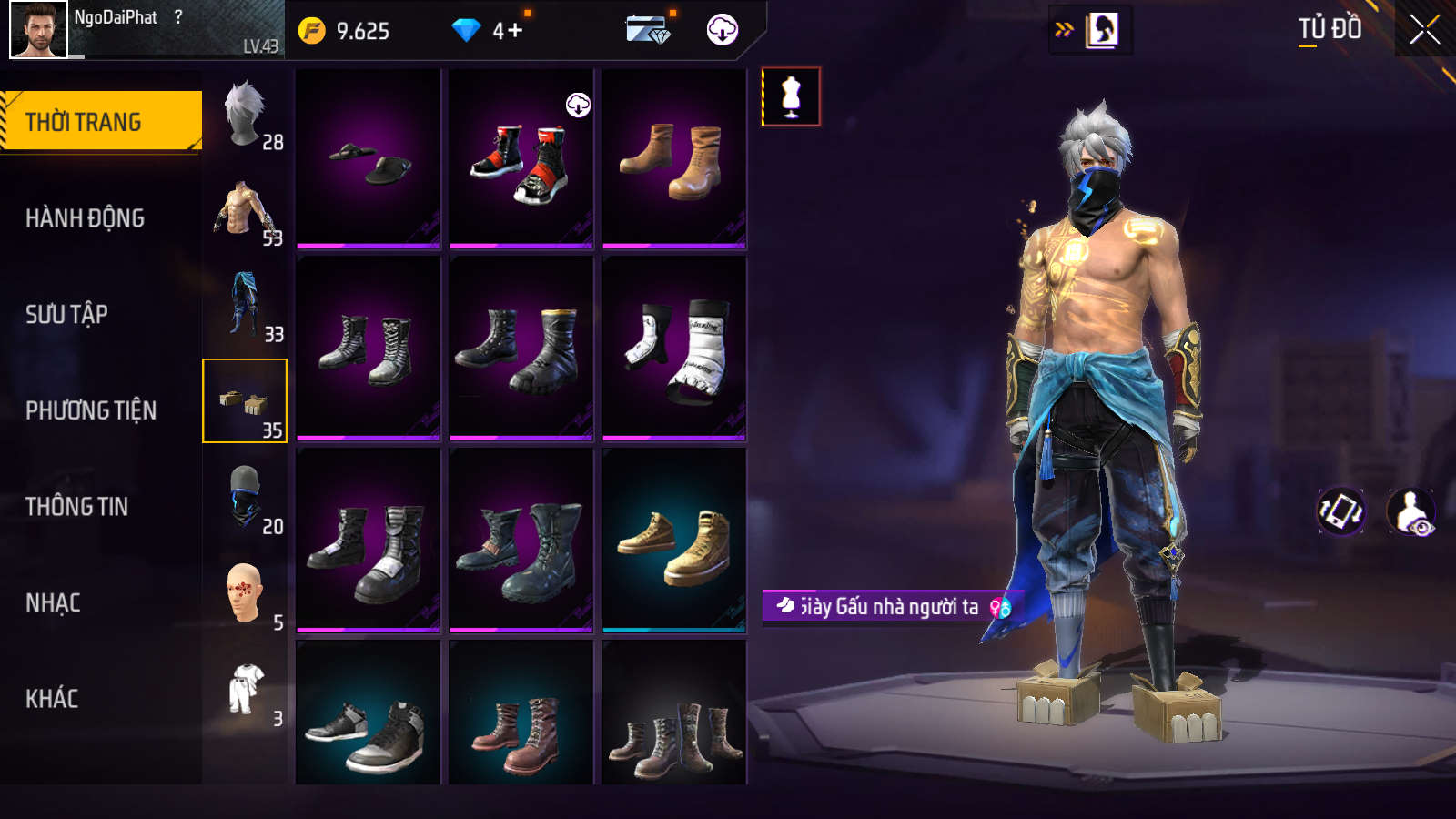Select the mask category with 20 items
The width and height of the screenshot is (1456, 819).
click(245, 499)
